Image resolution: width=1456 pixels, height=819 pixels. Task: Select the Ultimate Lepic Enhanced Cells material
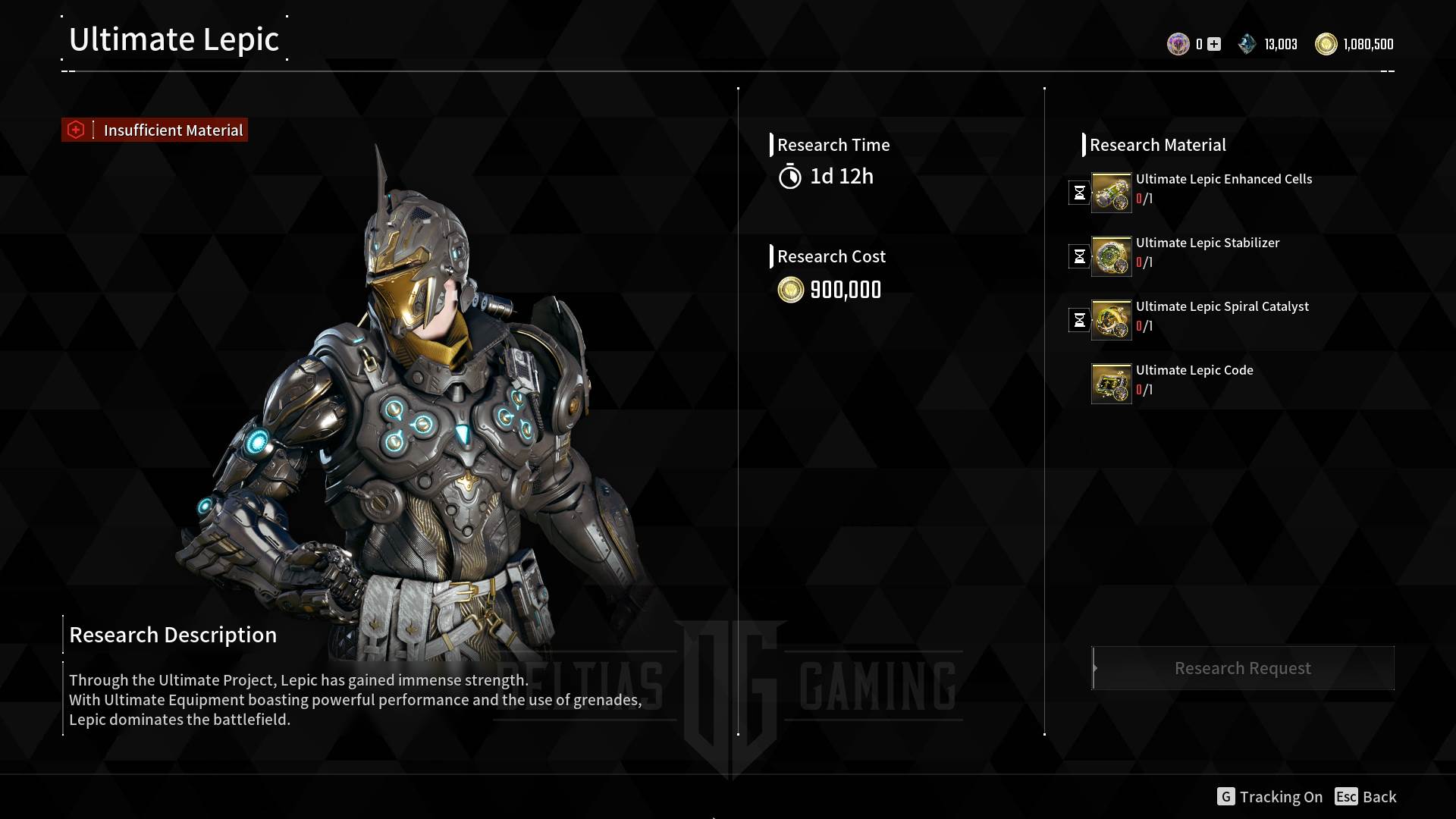pos(1111,193)
